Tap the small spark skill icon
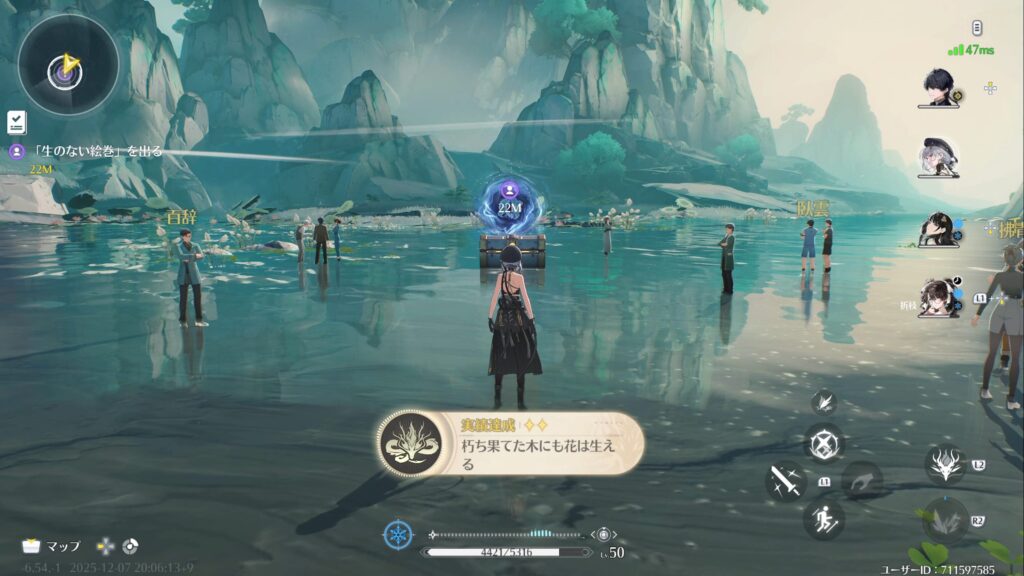This screenshot has width=1024, height=576. pyautogui.click(x=825, y=402)
